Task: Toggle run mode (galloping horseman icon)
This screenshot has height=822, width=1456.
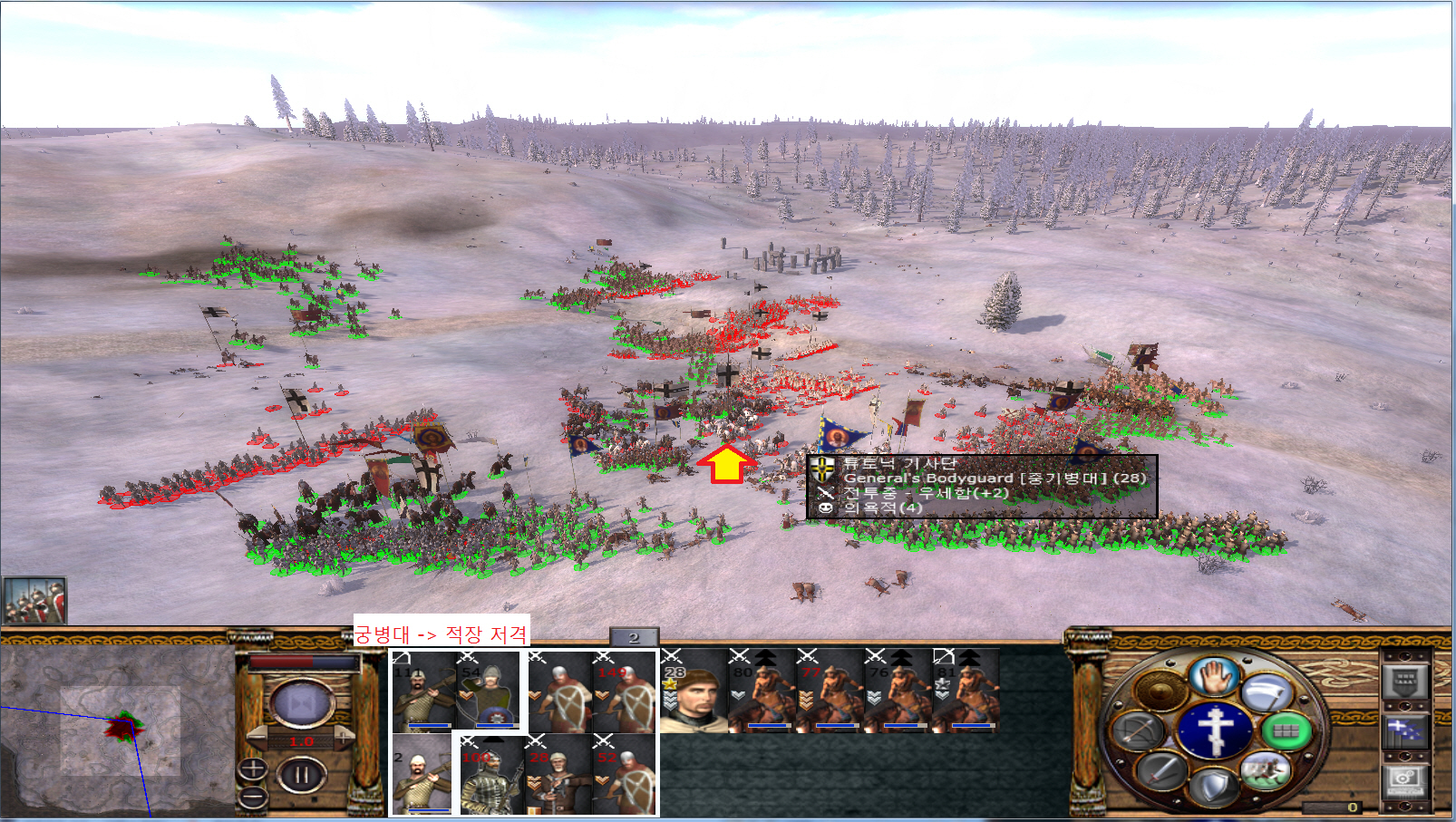Action: (x=1265, y=771)
